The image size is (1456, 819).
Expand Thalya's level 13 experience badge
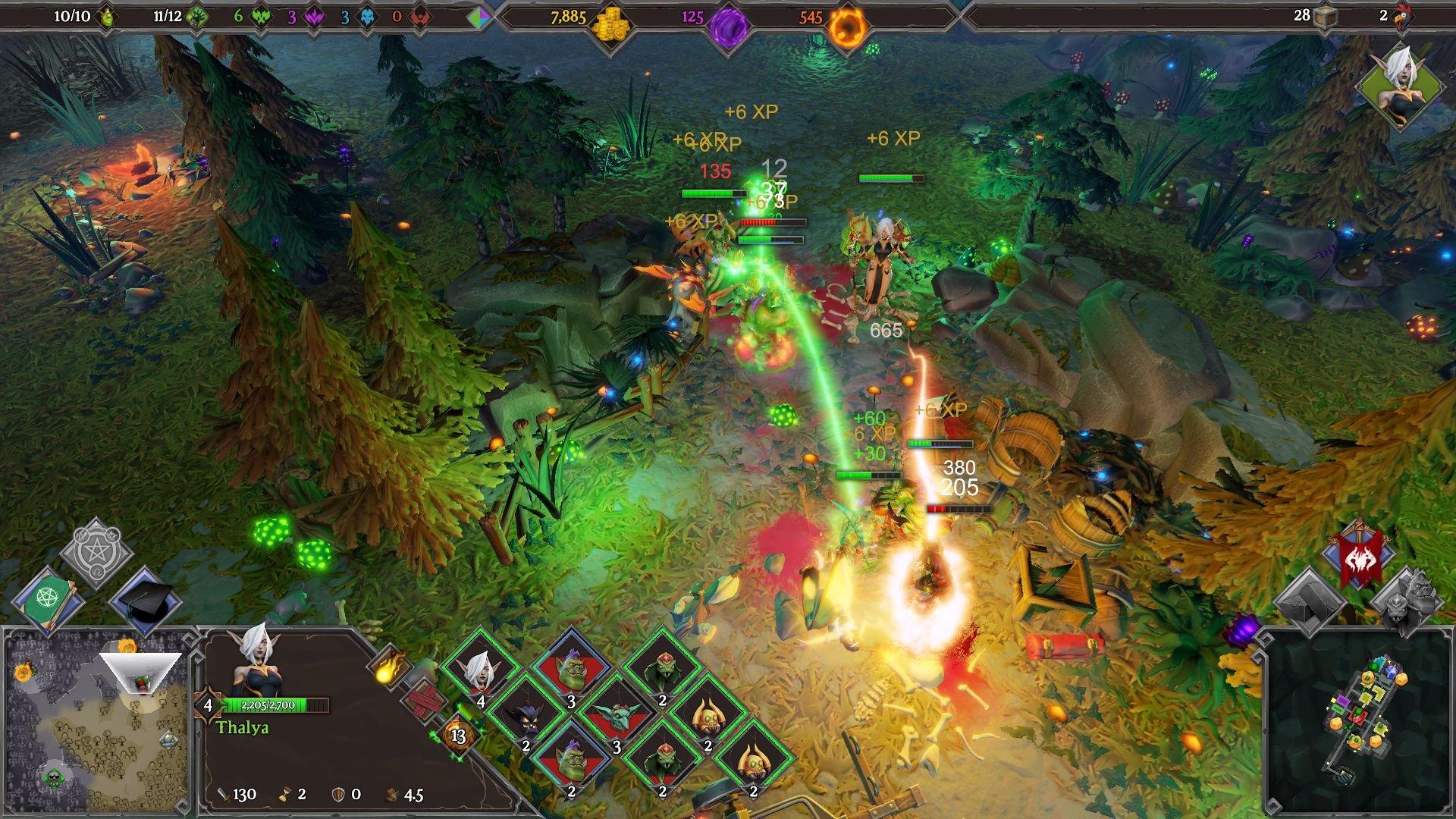458,736
